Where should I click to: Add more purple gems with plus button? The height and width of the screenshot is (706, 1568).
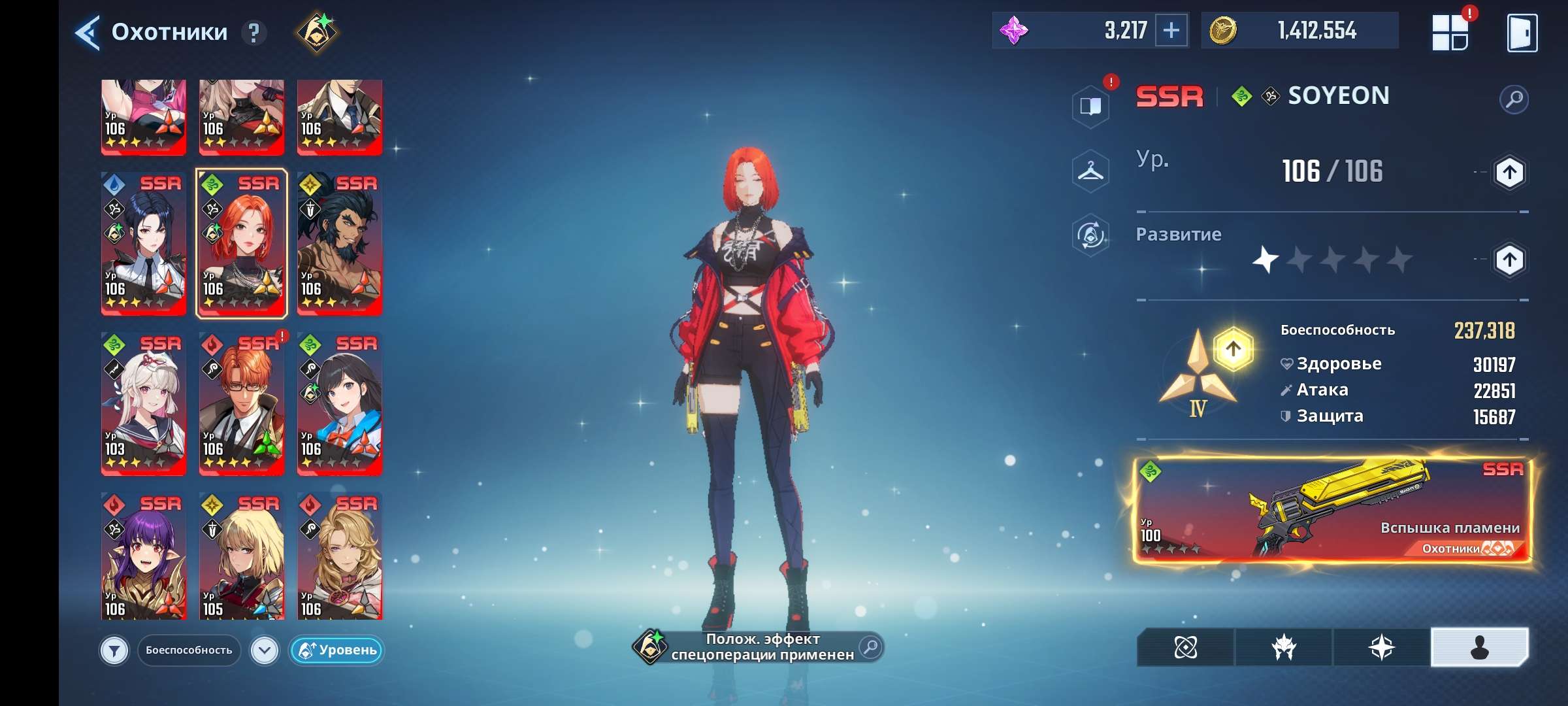point(1171,31)
